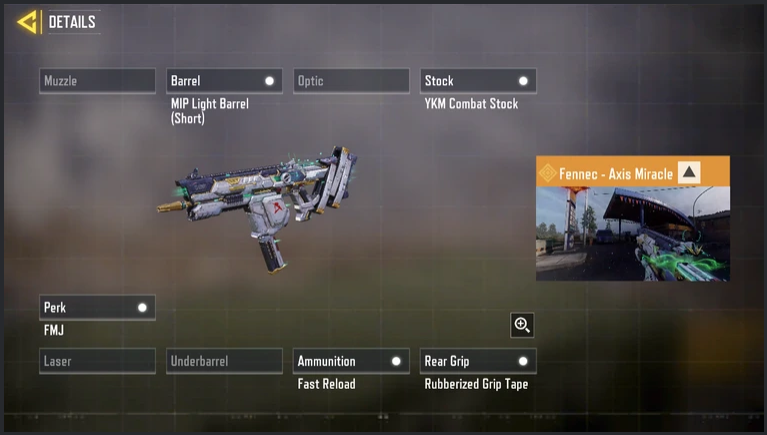Select the empty Optic attachment slot
Viewport: 767px width, 435px height.
point(351,81)
